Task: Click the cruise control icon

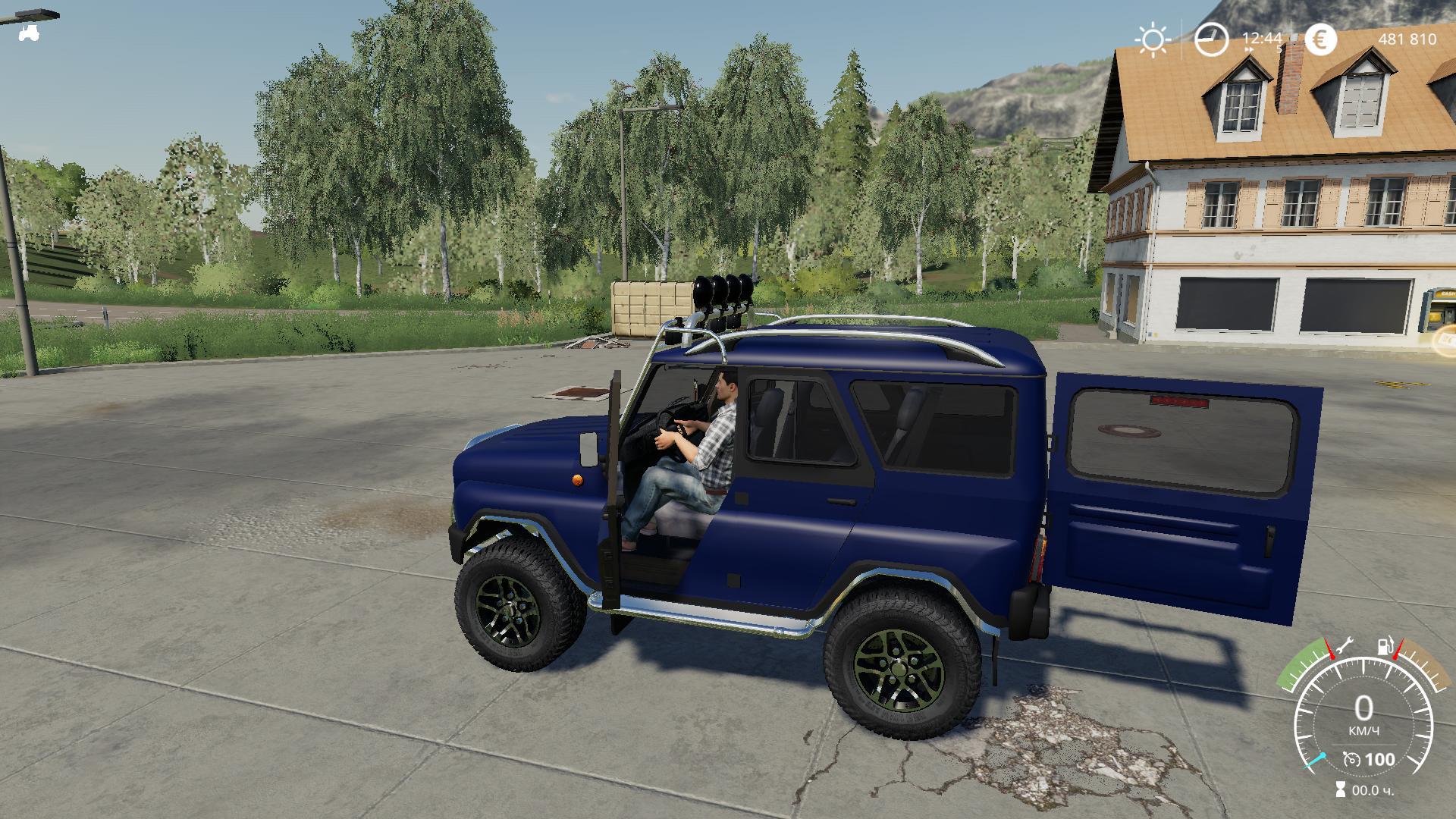Action: 1351,759
